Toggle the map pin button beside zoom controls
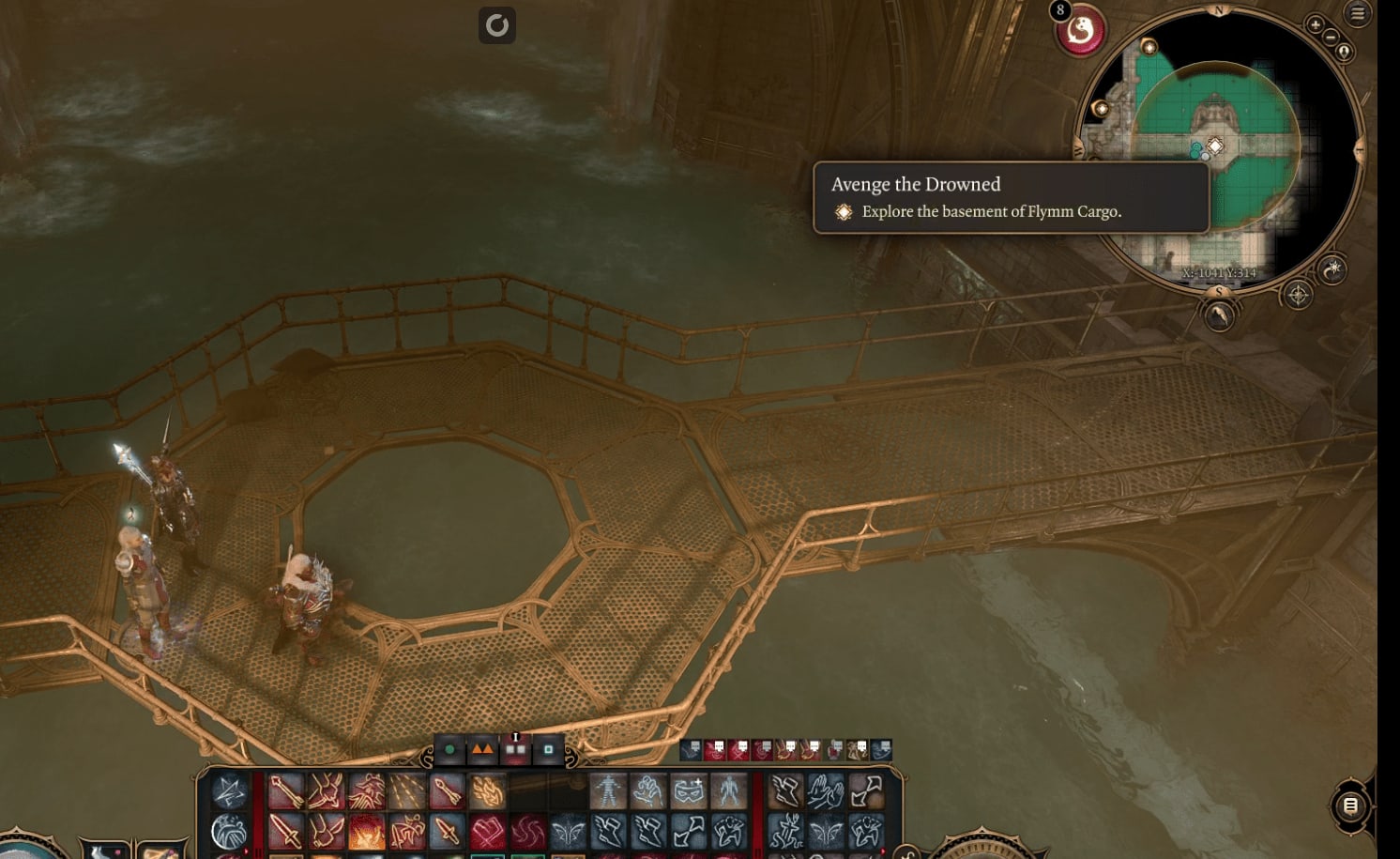Viewport: 1400px width, 859px height. pos(1345,52)
